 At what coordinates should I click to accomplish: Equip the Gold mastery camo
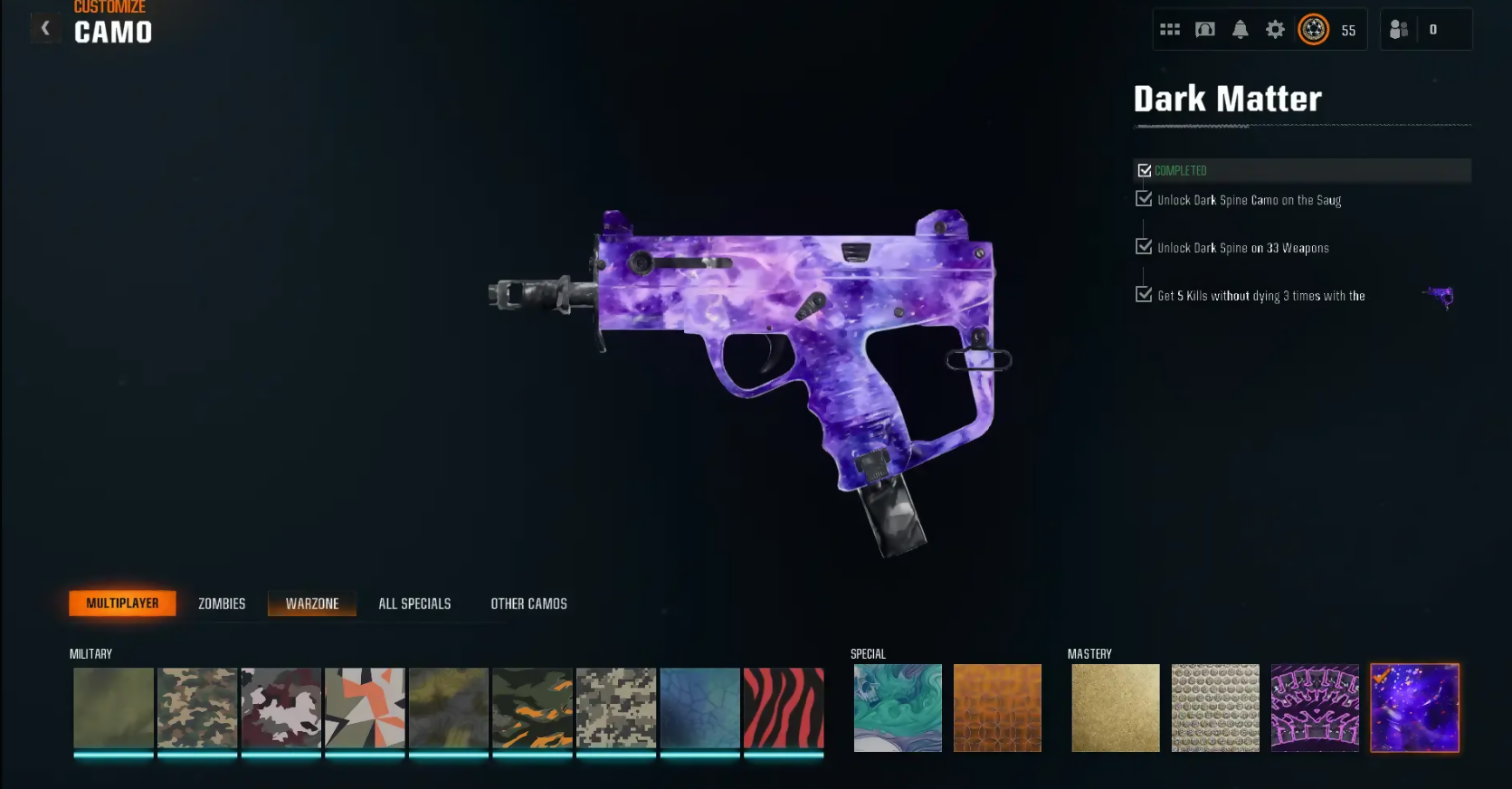[x=1116, y=708]
